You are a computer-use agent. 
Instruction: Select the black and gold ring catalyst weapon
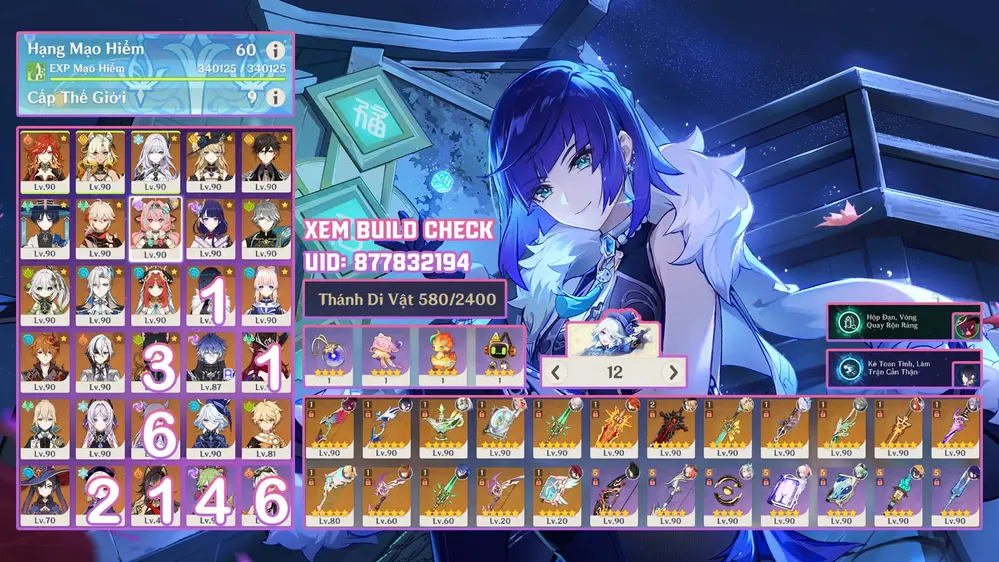(x=728, y=494)
